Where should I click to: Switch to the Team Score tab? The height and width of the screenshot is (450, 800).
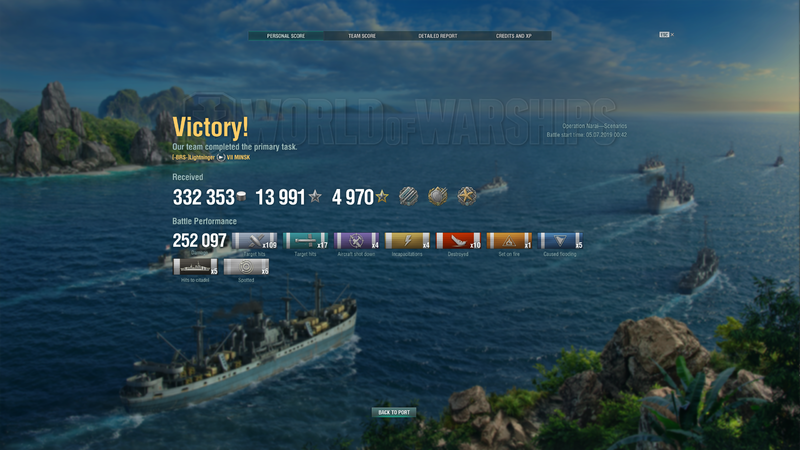click(x=361, y=36)
